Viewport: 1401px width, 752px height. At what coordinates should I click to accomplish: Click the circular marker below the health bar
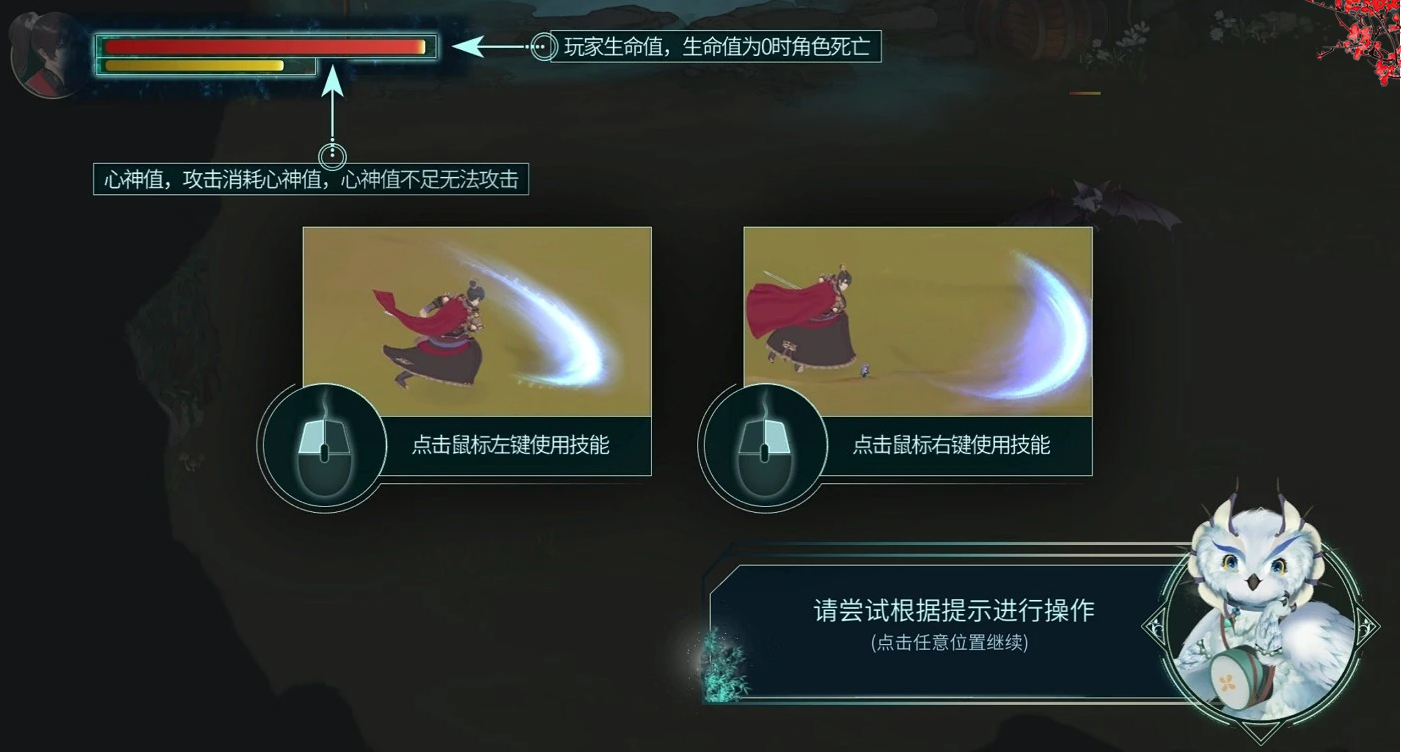pyautogui.click(x=333, y=155)
